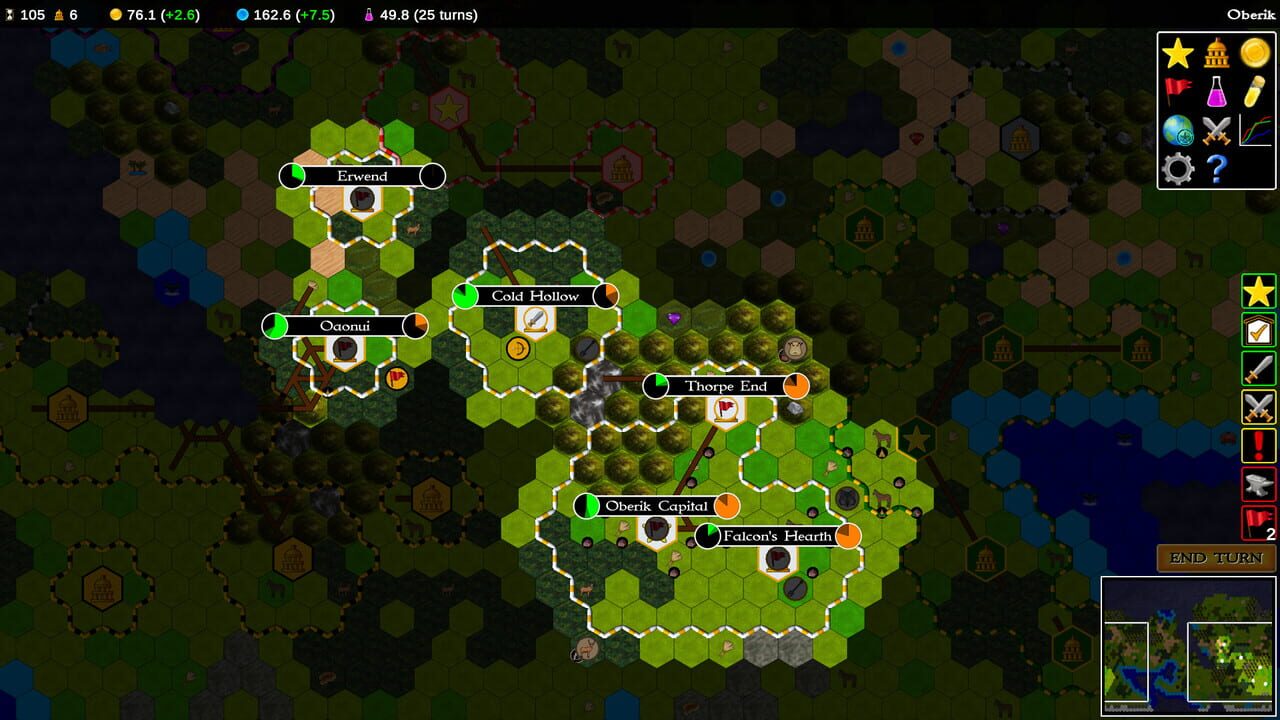Click the red exclamation alert icon
The width and height of the screenshot is (1280, 720).
[x=1258, y=446]
